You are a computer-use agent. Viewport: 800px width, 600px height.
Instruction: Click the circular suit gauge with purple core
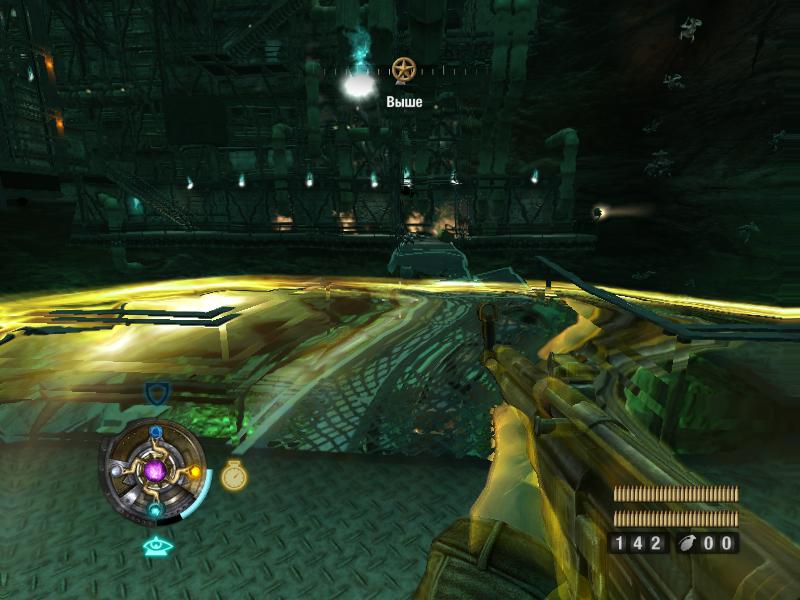(155, 471)
